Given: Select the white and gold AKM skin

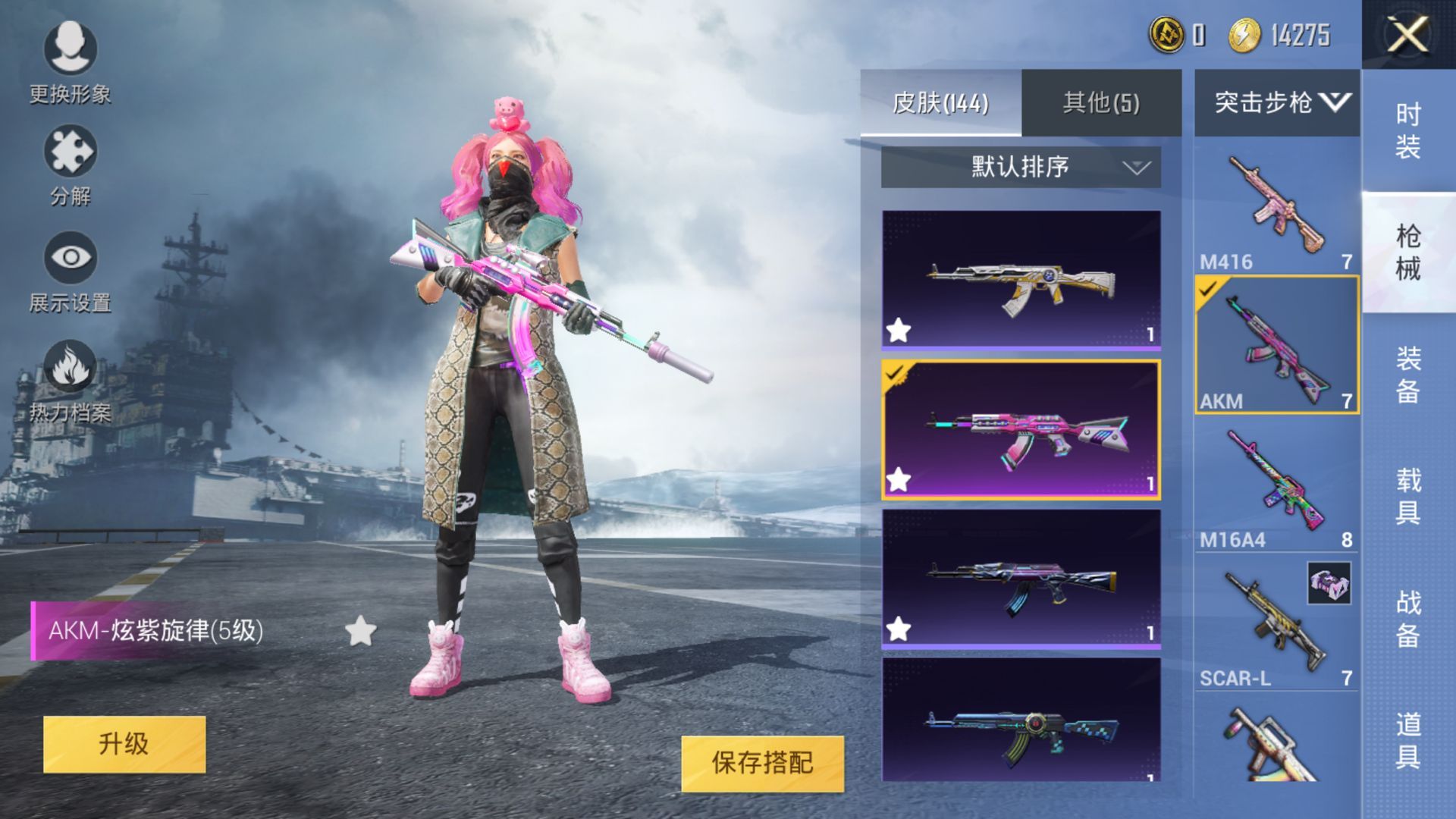Looking at the screenshot, I should click(x=1021, y=279).
